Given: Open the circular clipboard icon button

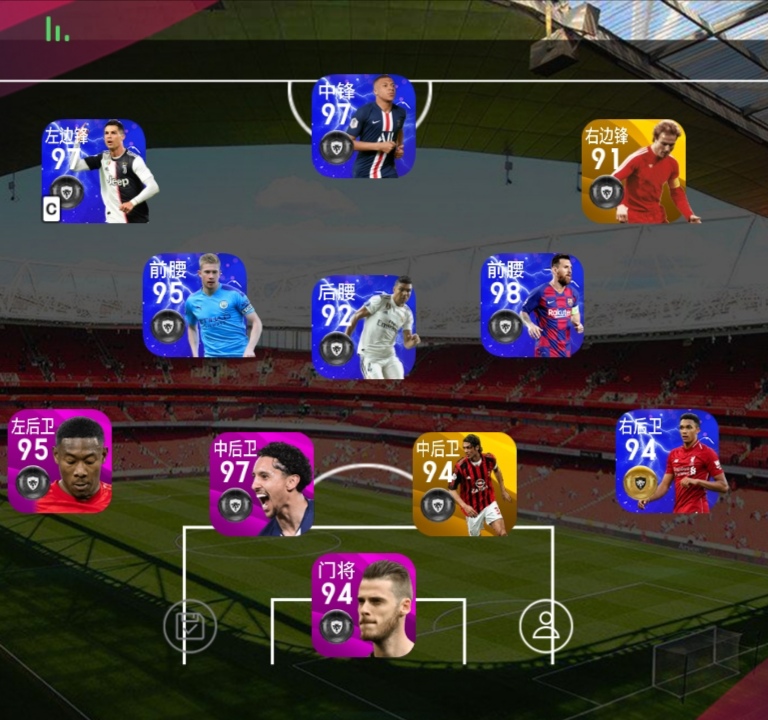Looking at the screenshot, I should (x=190, y=626).
